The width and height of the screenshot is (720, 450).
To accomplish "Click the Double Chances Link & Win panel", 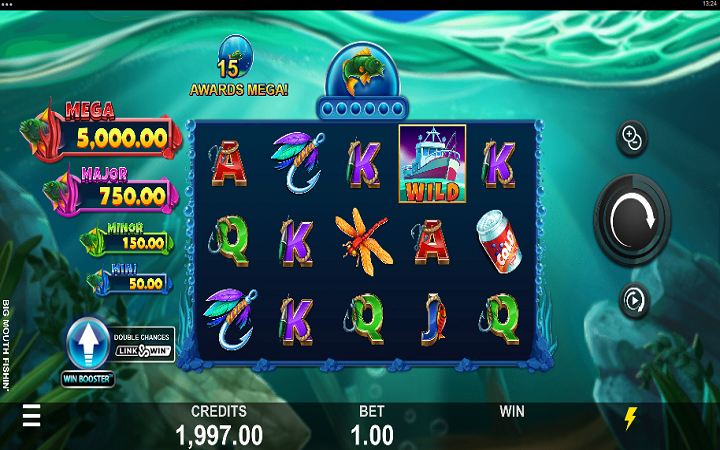I will tap(143, 343).
